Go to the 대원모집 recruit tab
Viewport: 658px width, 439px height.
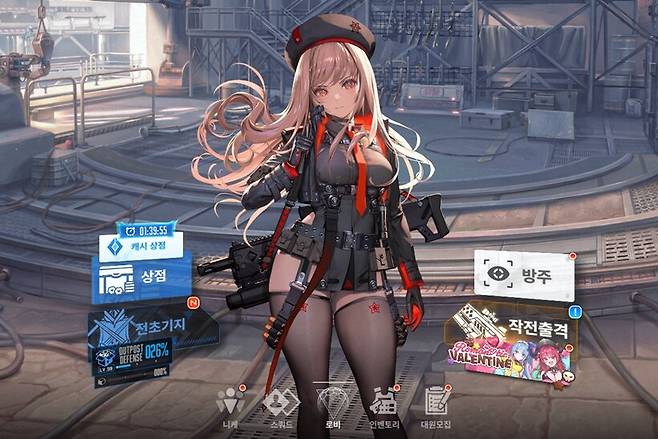pyautogui.click(x=434, y=404)
